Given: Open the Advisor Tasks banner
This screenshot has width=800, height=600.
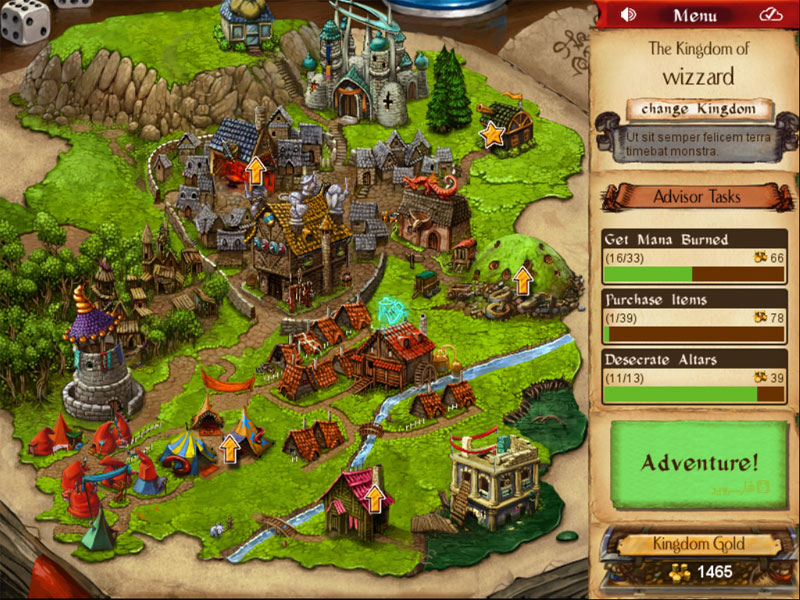Looking at the screenshot, I should tap(696, 196).
